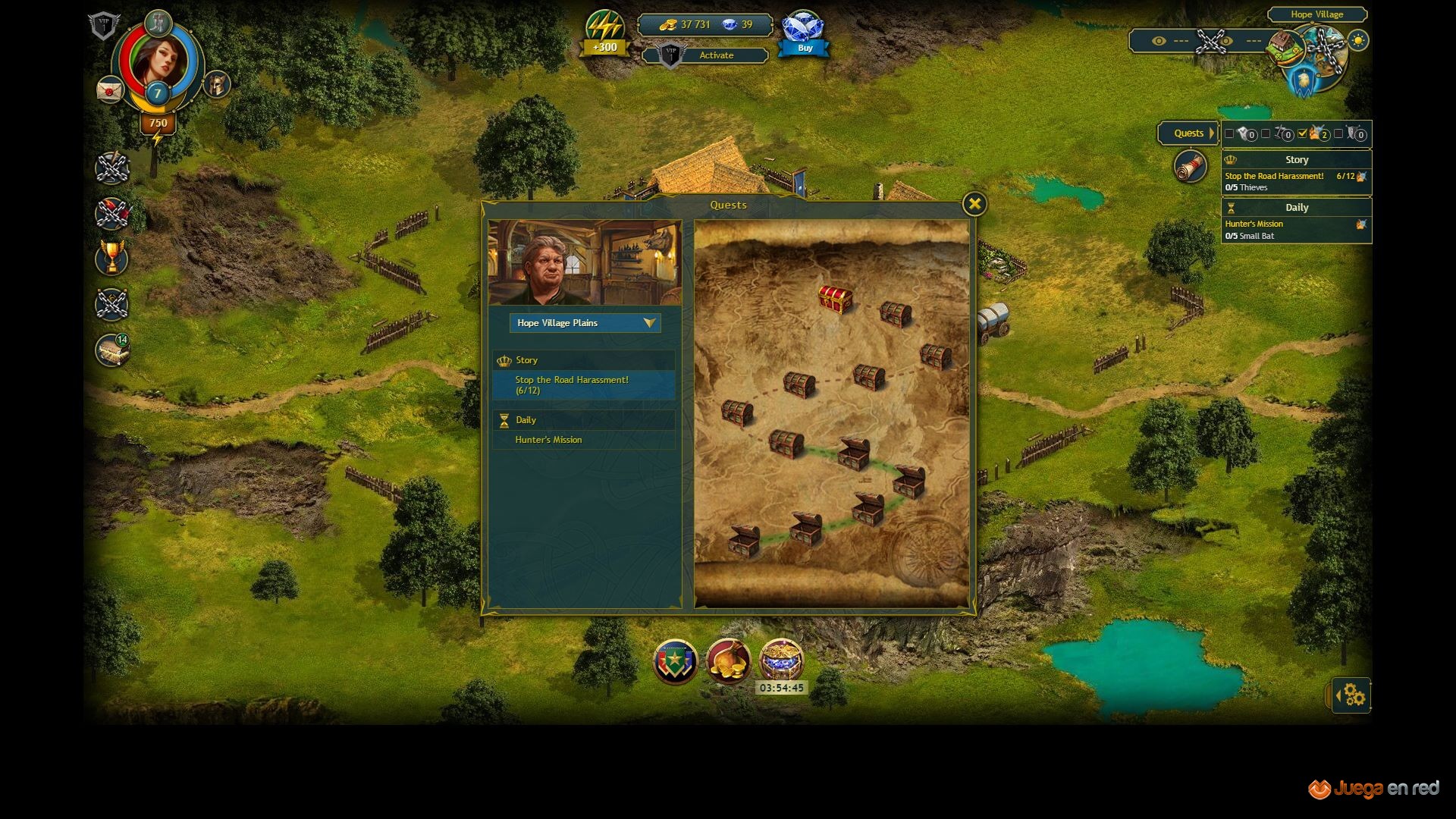This screenshot has width=1456, height=819.
Task: Collapse the Quests tracker panel
Action: click(x=1188, y=133)
